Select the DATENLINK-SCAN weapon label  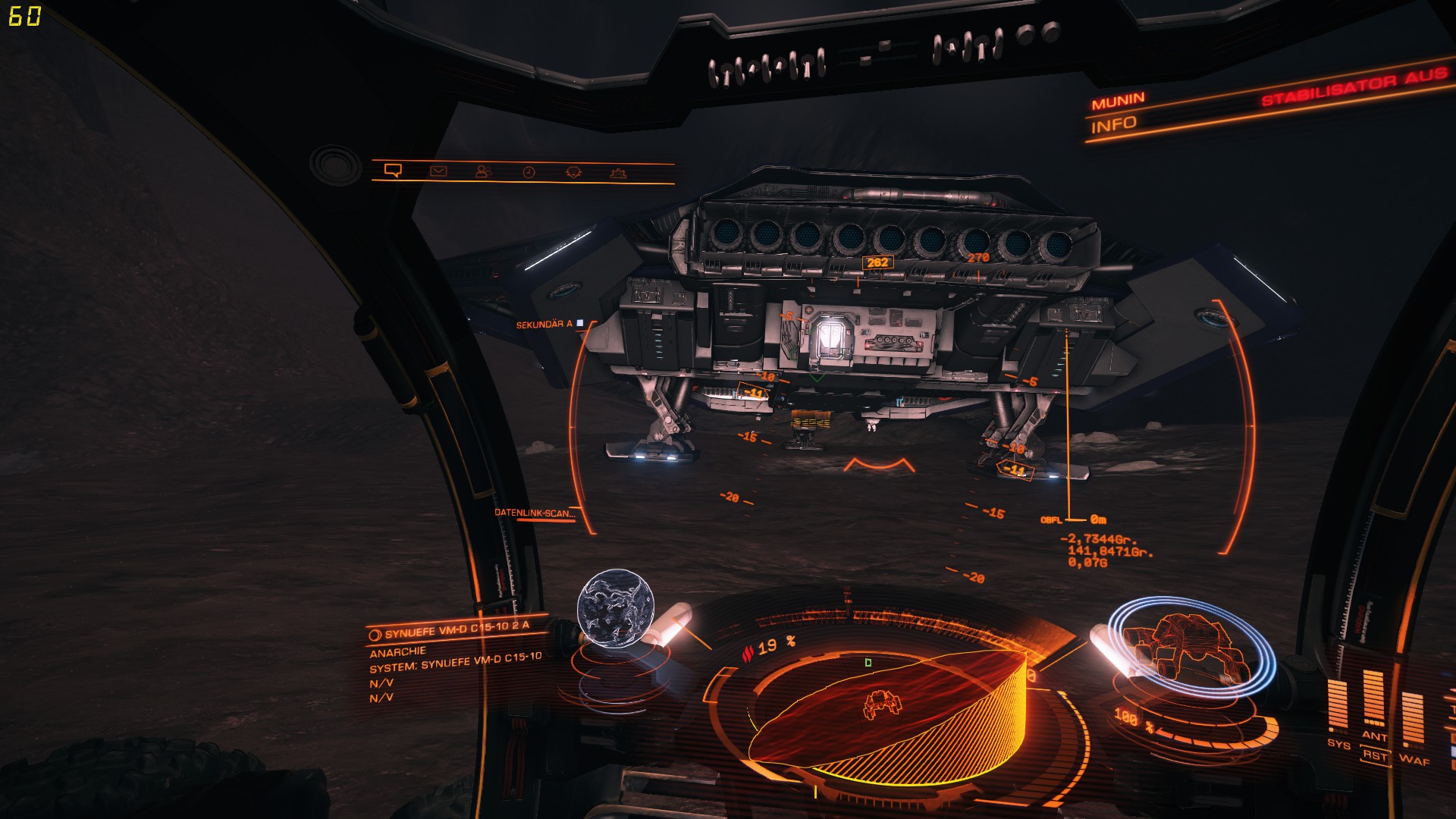535,513
